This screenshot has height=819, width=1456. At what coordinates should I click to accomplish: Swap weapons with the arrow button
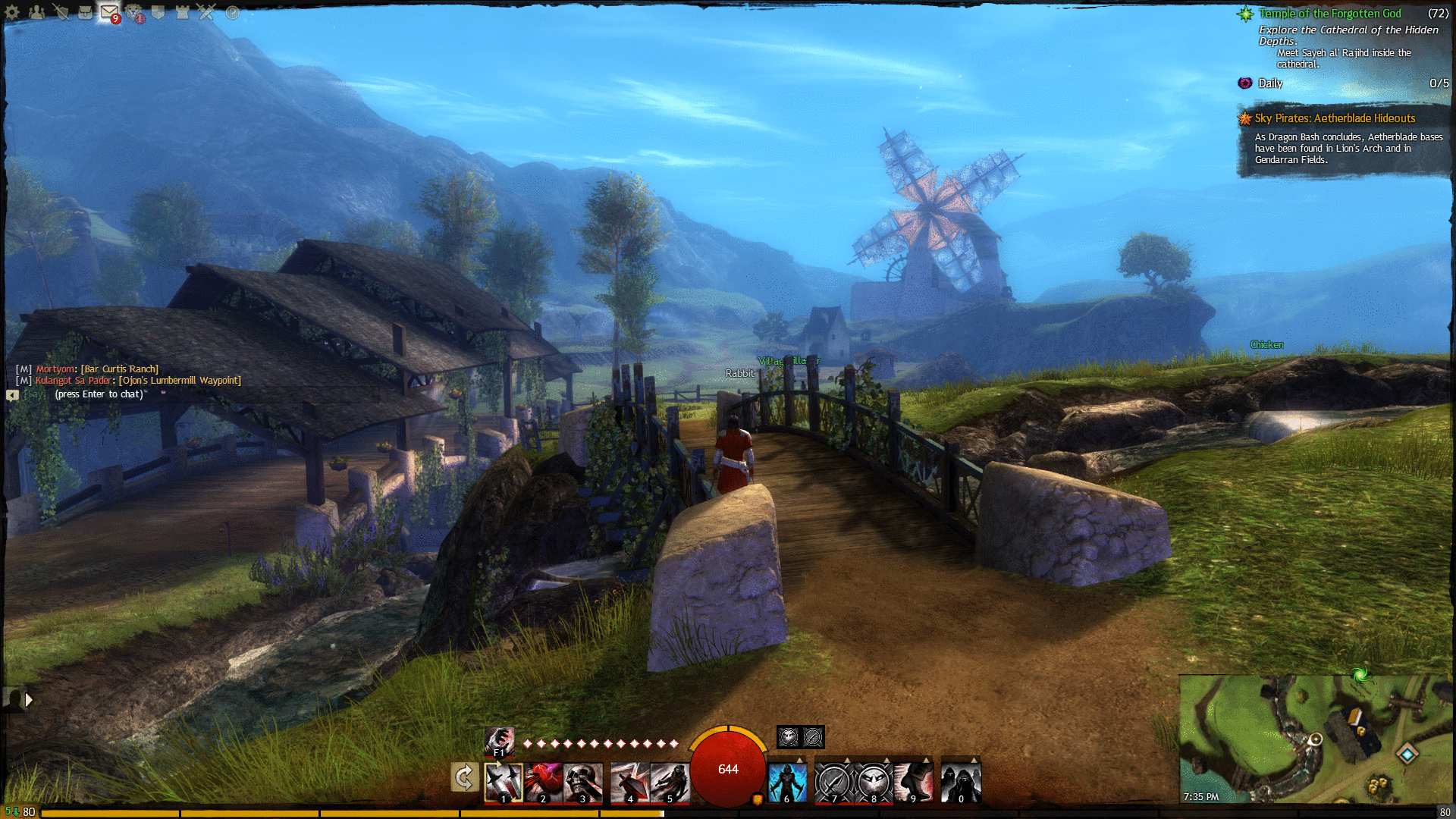[x=464, y=777]
